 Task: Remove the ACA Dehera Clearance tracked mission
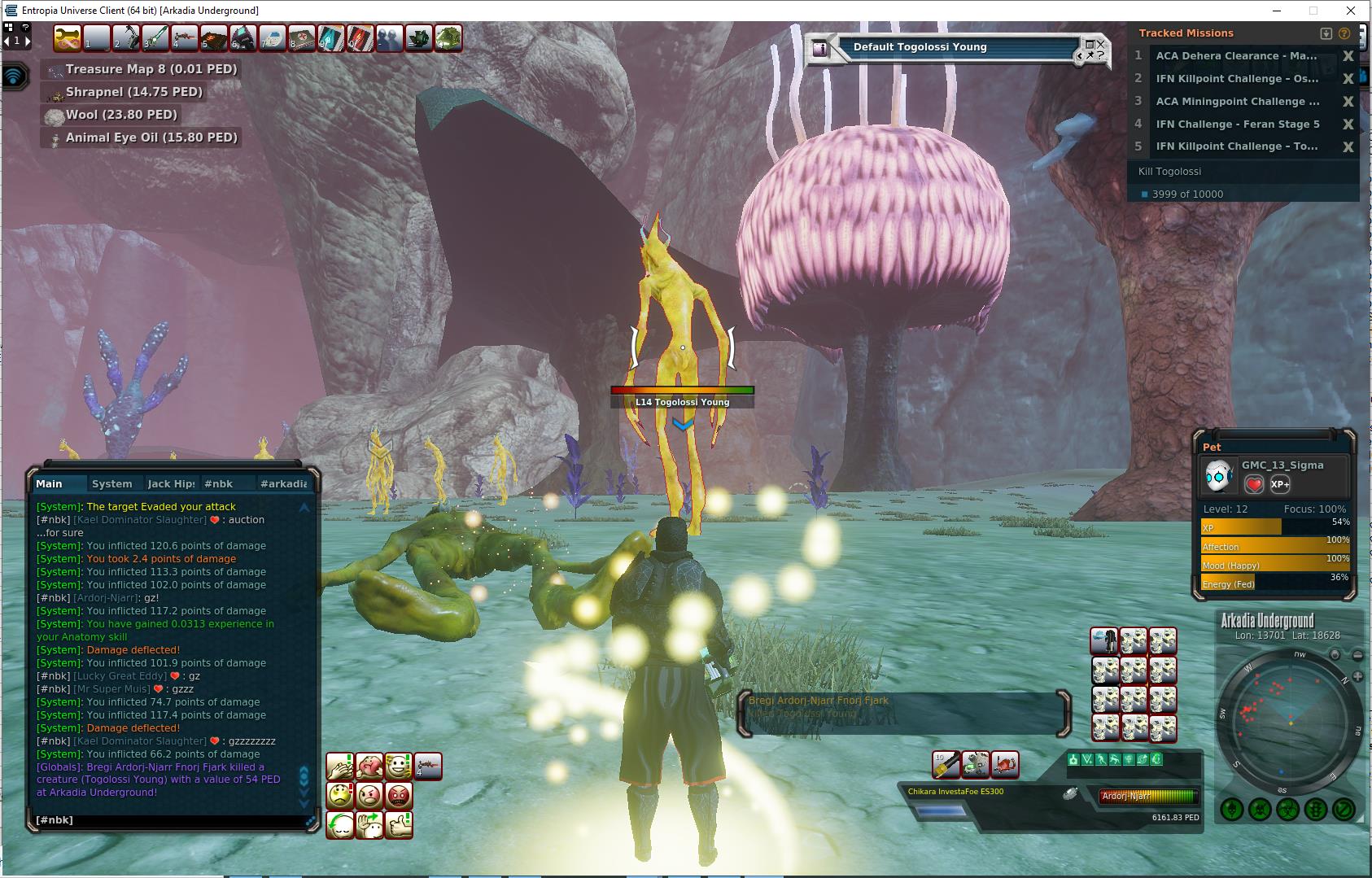pyautogui.click(x=1348, y=56)
